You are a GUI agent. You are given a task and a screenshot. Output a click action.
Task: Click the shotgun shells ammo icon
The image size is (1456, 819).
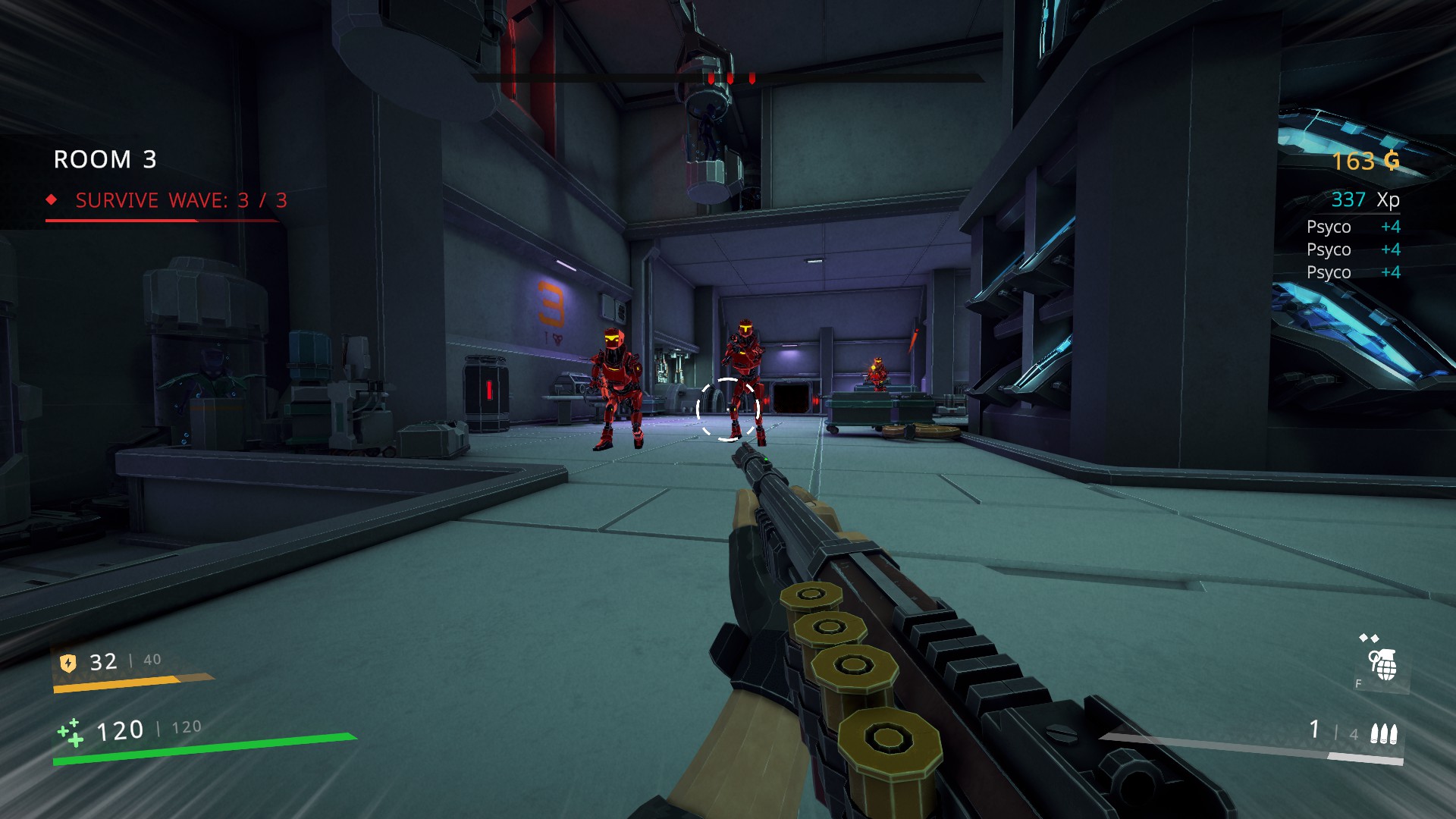1383,733
